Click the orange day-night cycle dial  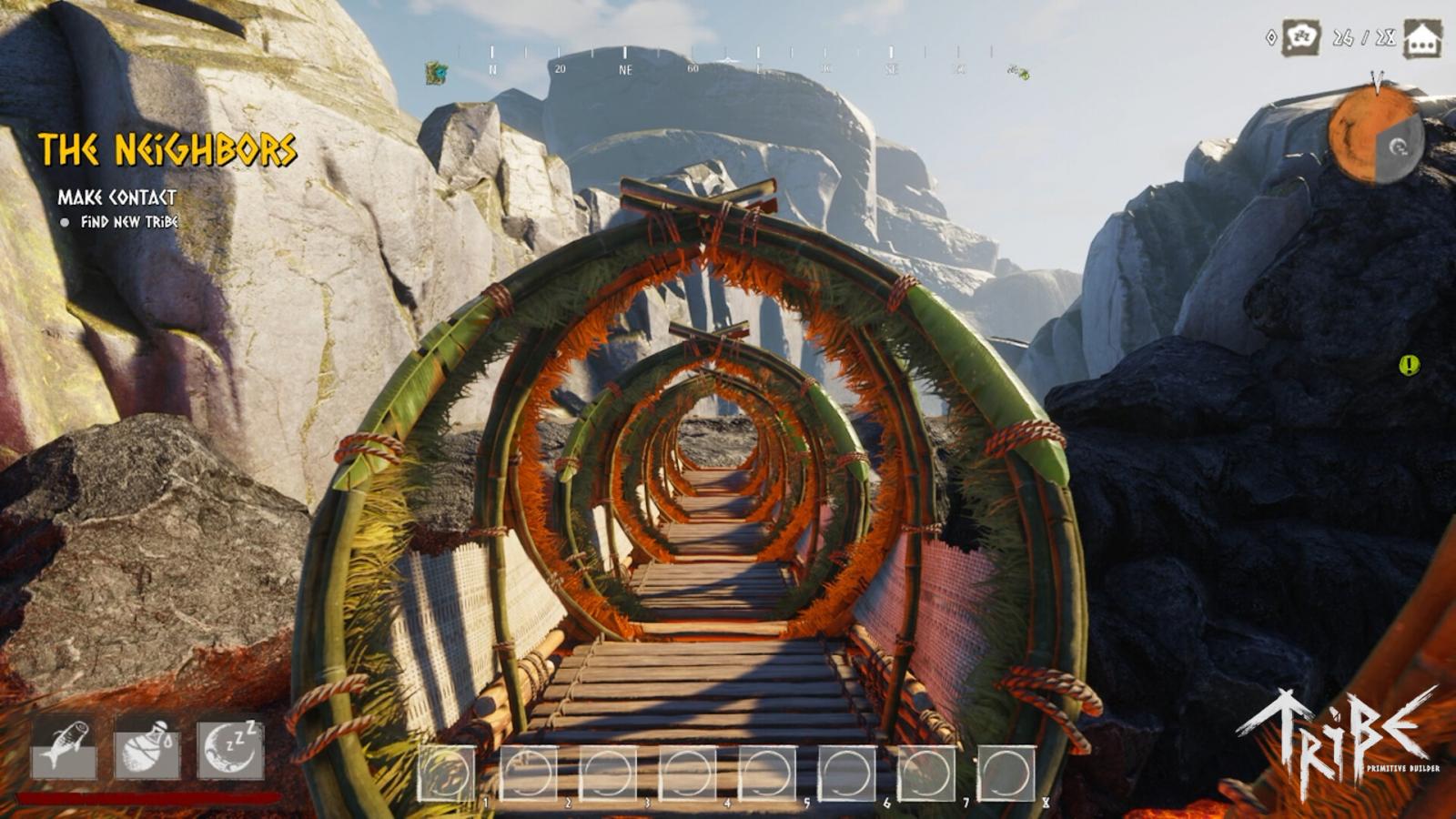pyautogui.click(x=1372, y=135)
